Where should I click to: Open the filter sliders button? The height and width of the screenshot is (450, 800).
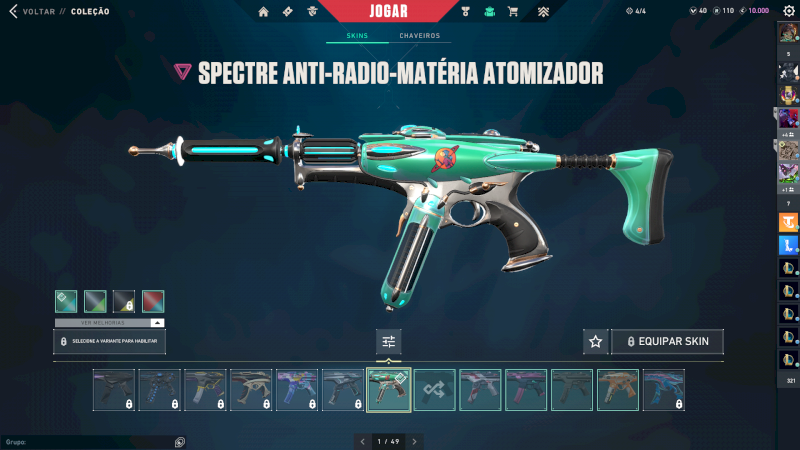point(389,342)
